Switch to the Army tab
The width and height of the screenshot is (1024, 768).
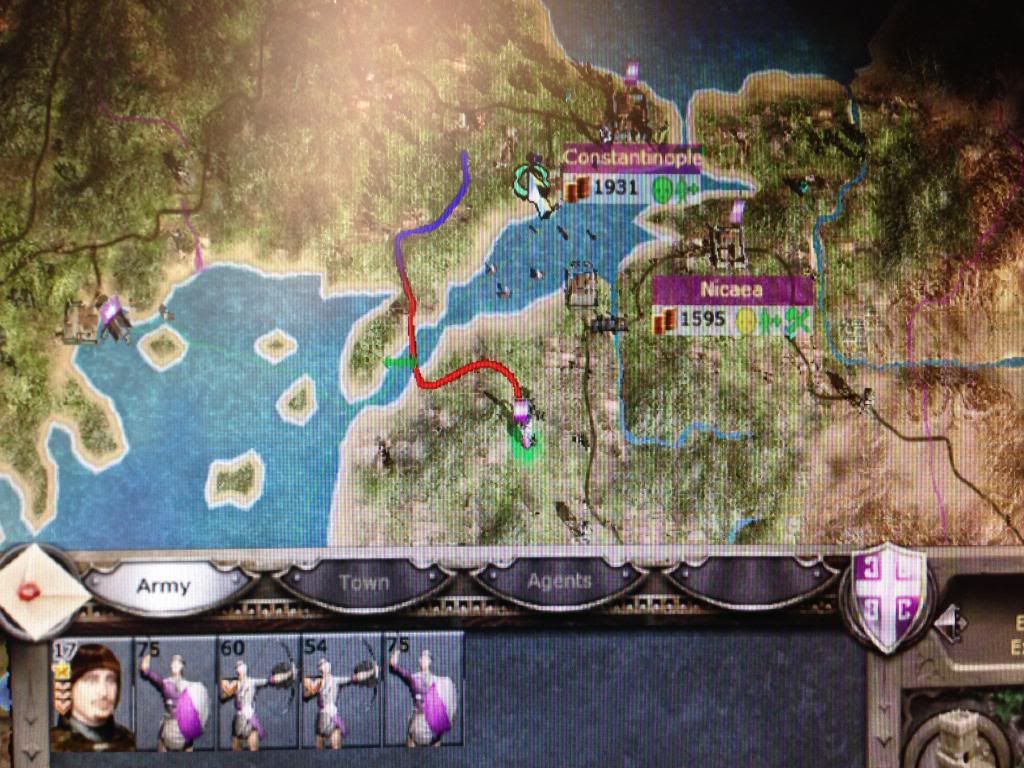click(163, 585)
